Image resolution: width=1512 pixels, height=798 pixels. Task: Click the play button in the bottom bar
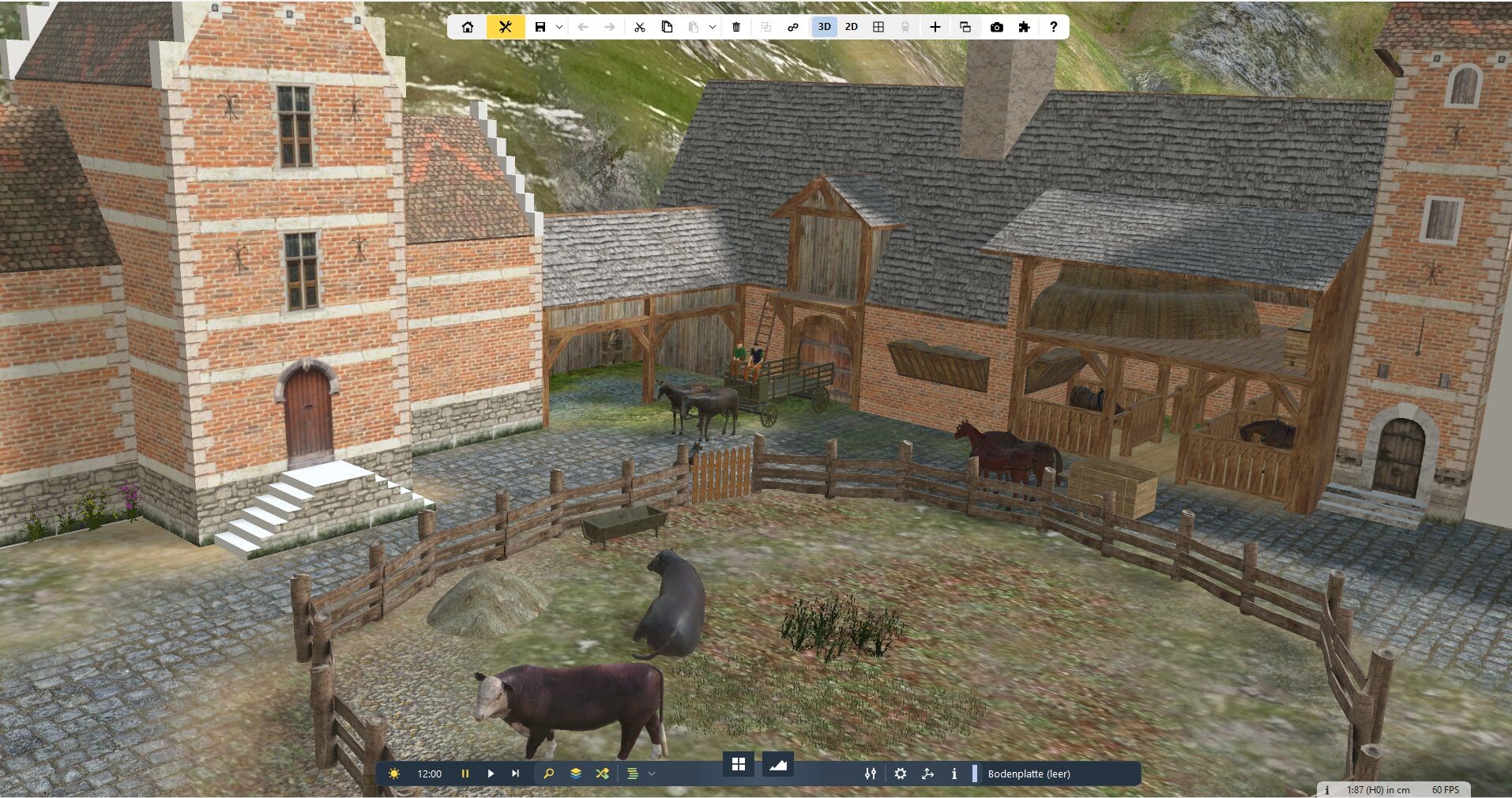[491, 774]
